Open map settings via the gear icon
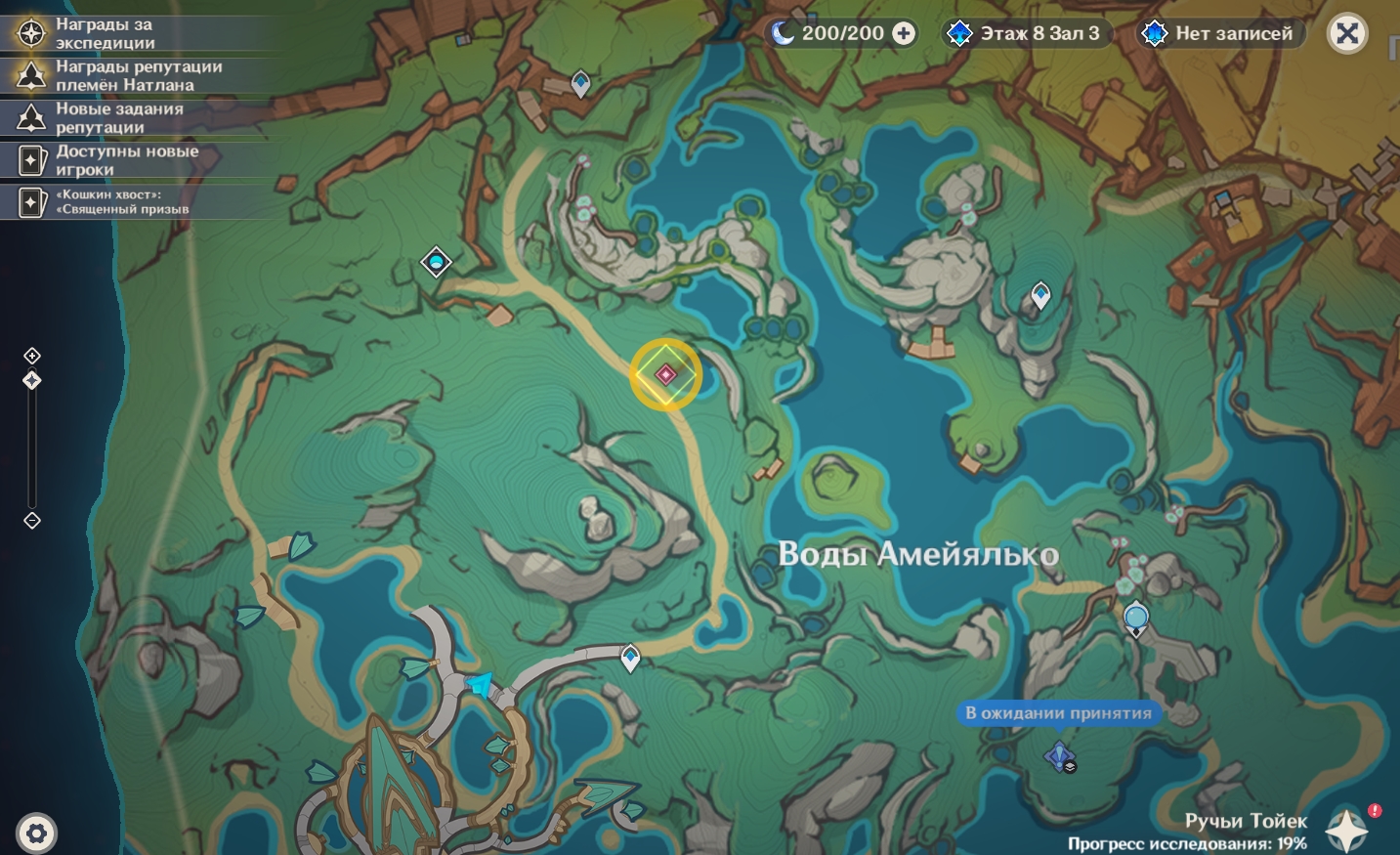The width and height of the screenshot is (1400, 855). (36, 834)
